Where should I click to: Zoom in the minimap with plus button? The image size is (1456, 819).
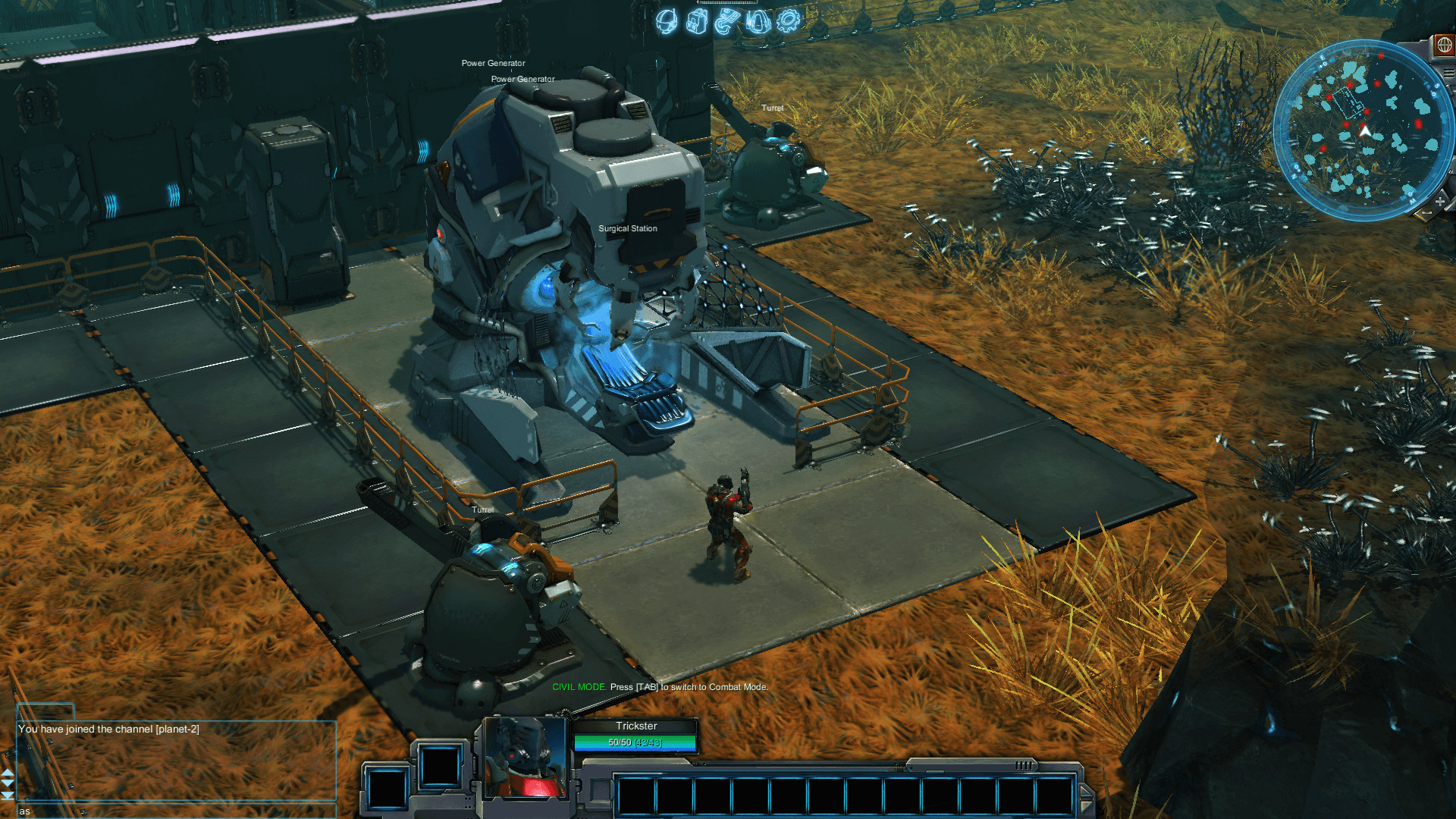[1439, 201]
